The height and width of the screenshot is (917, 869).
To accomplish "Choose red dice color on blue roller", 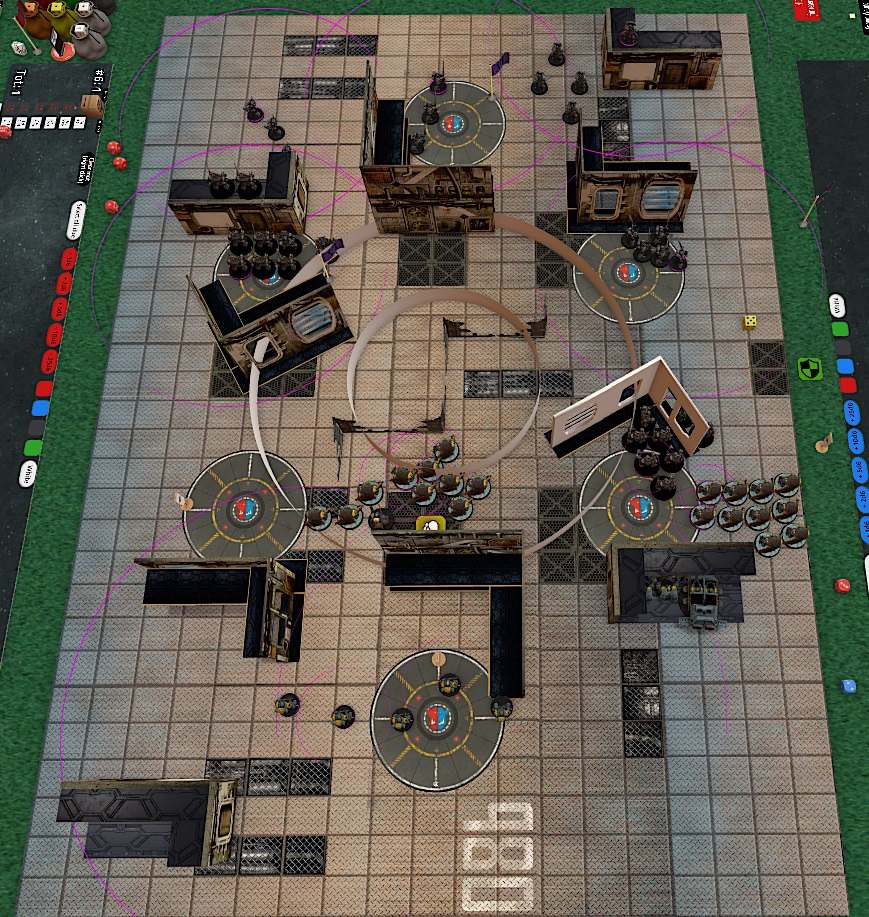I will click(848, 385).
